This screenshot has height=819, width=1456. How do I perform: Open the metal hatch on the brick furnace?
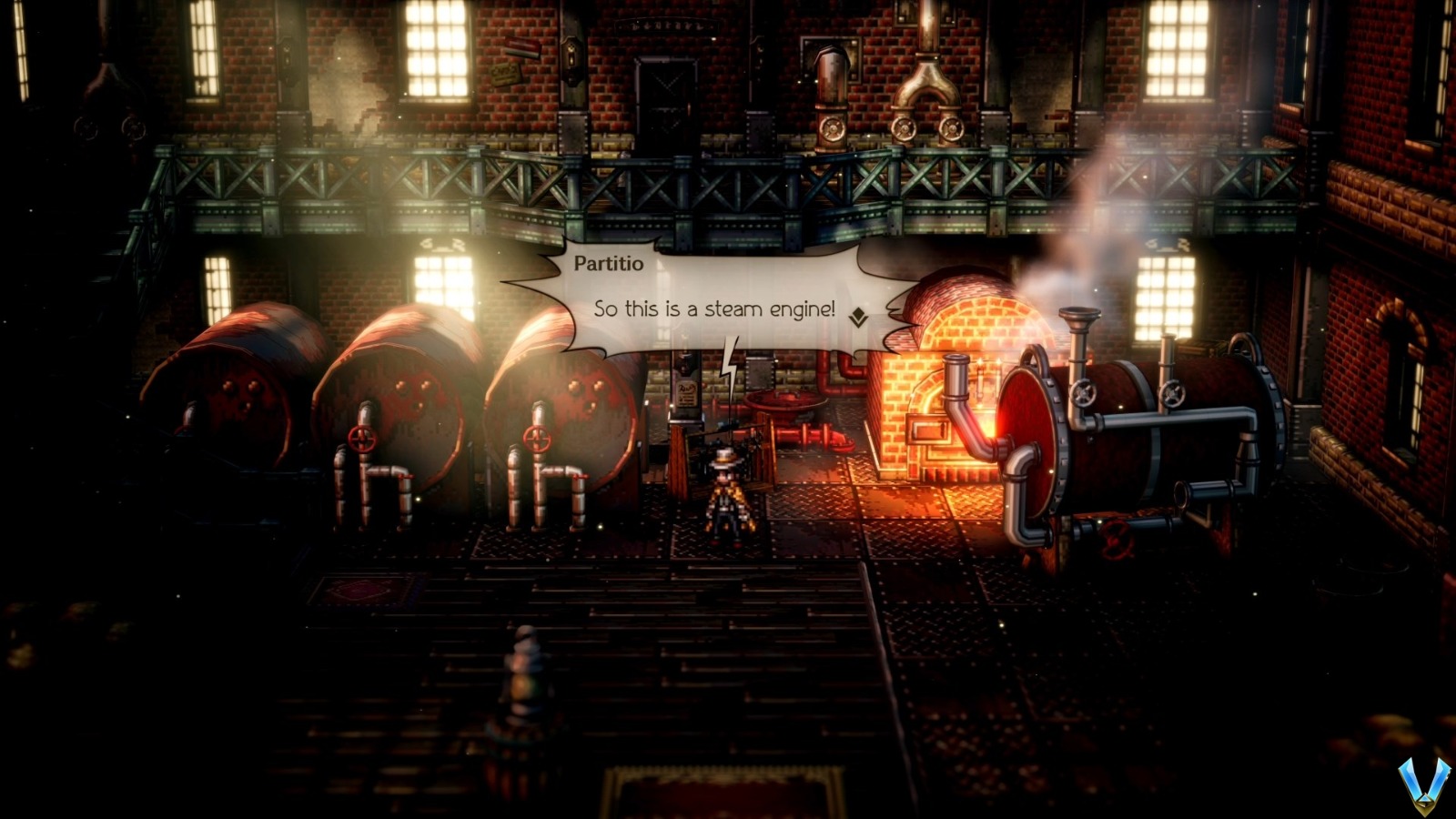pos(928,428)
